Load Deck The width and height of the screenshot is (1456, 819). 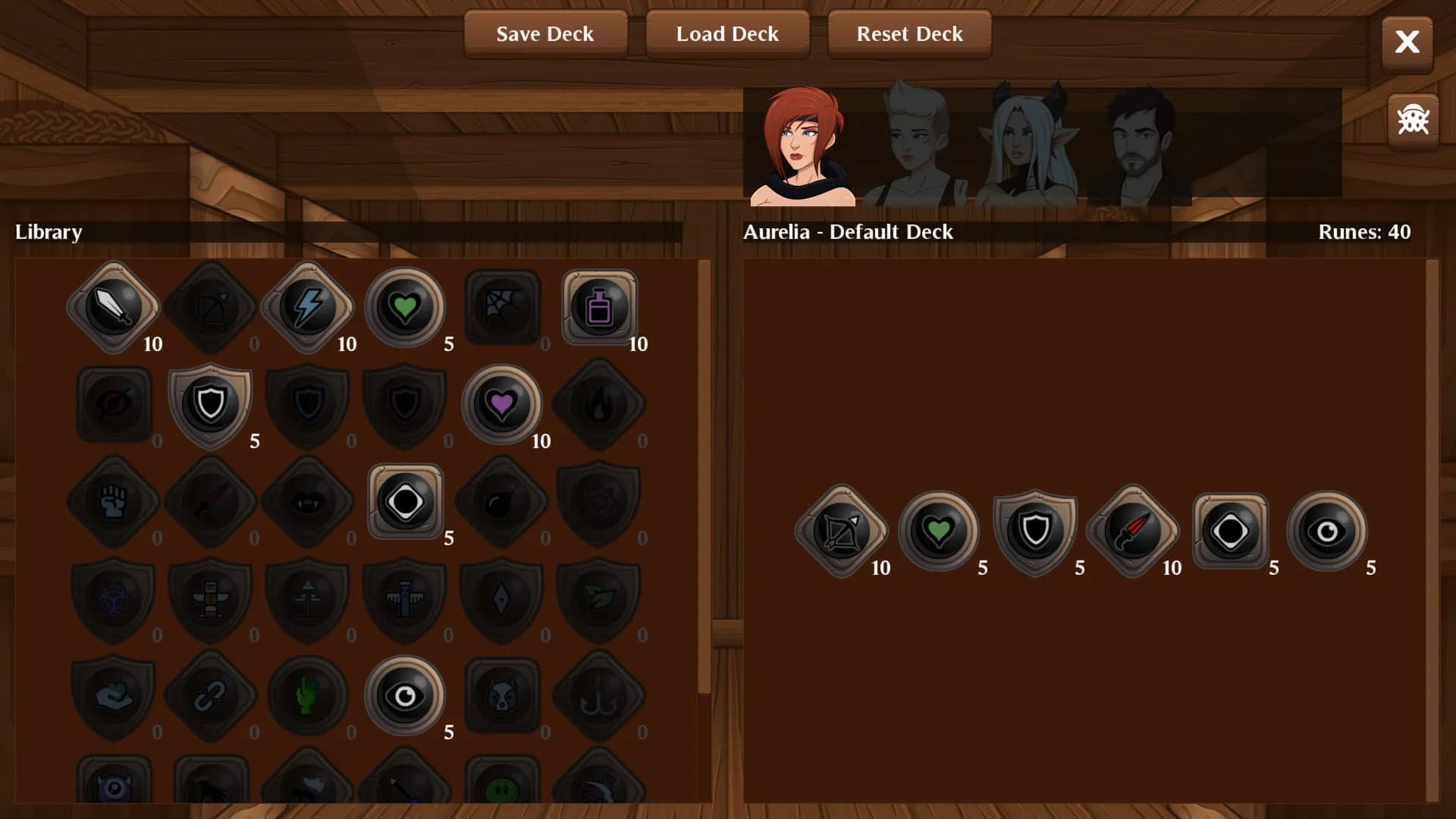point(726,34)
